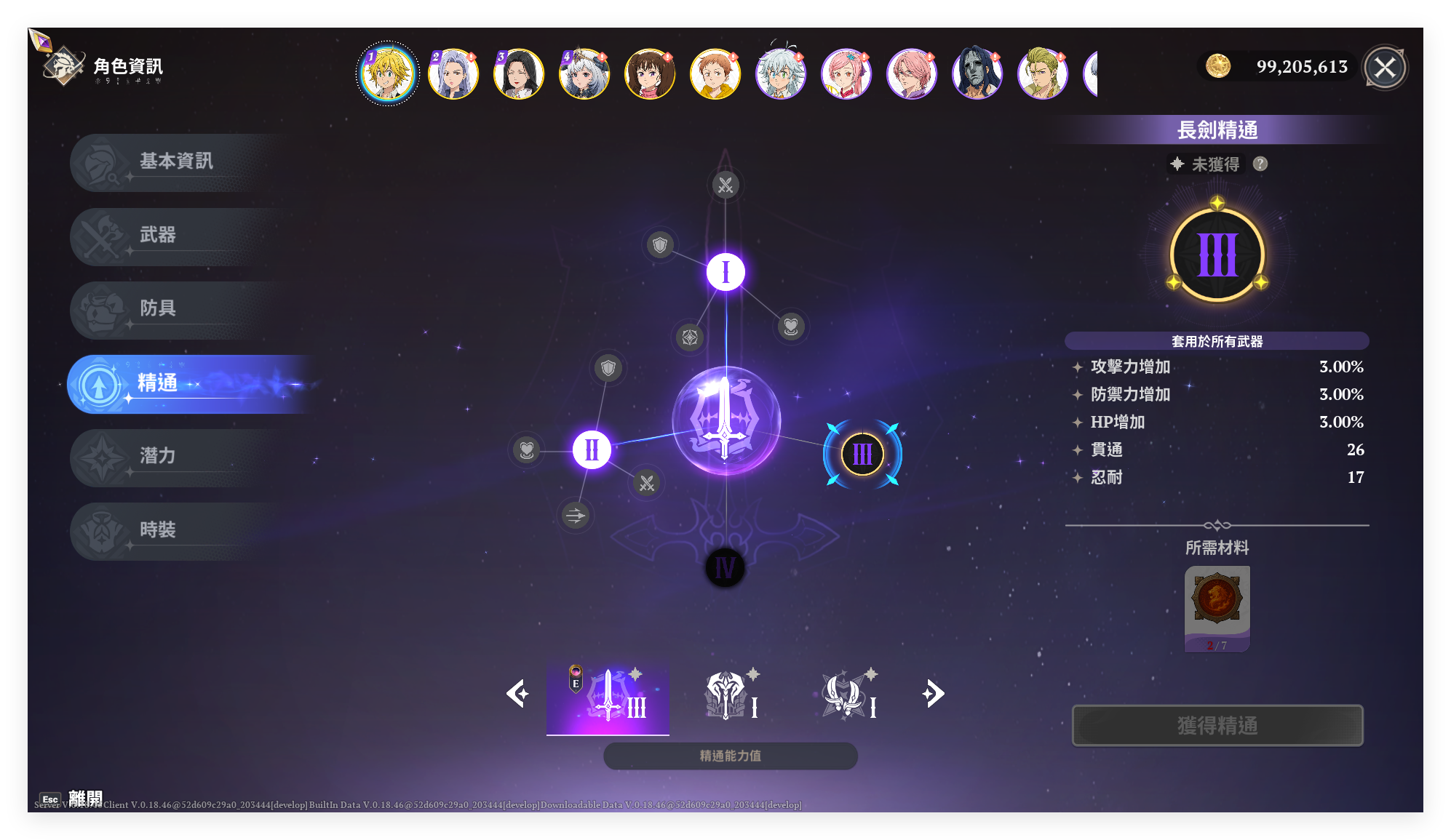Select the longsword mastery III weapon icon
The image size is (1451, 840).
point(608,696)
